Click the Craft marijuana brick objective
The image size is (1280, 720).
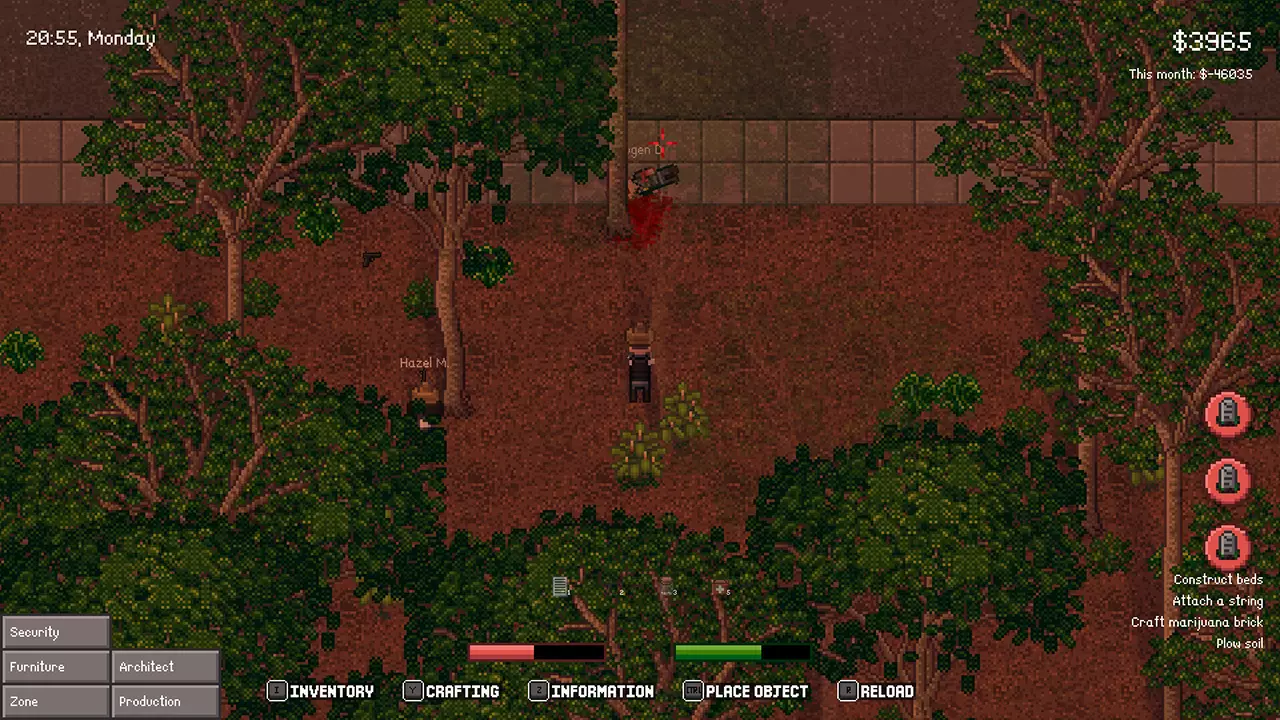coord(1196,622)
